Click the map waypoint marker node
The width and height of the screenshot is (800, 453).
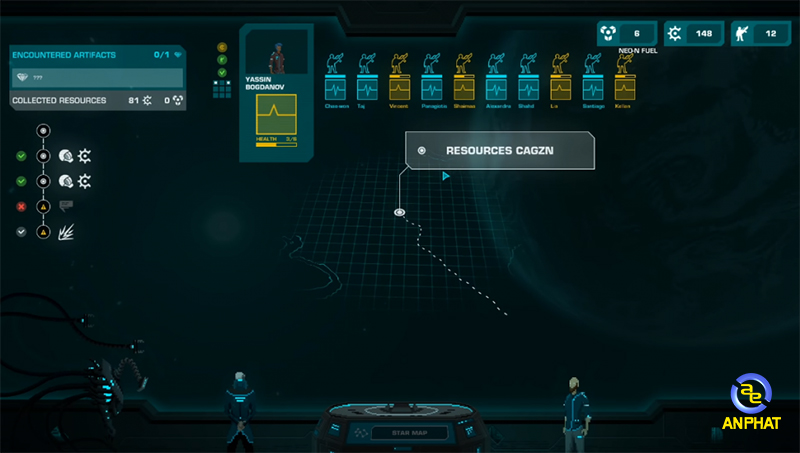click(399, 212)
